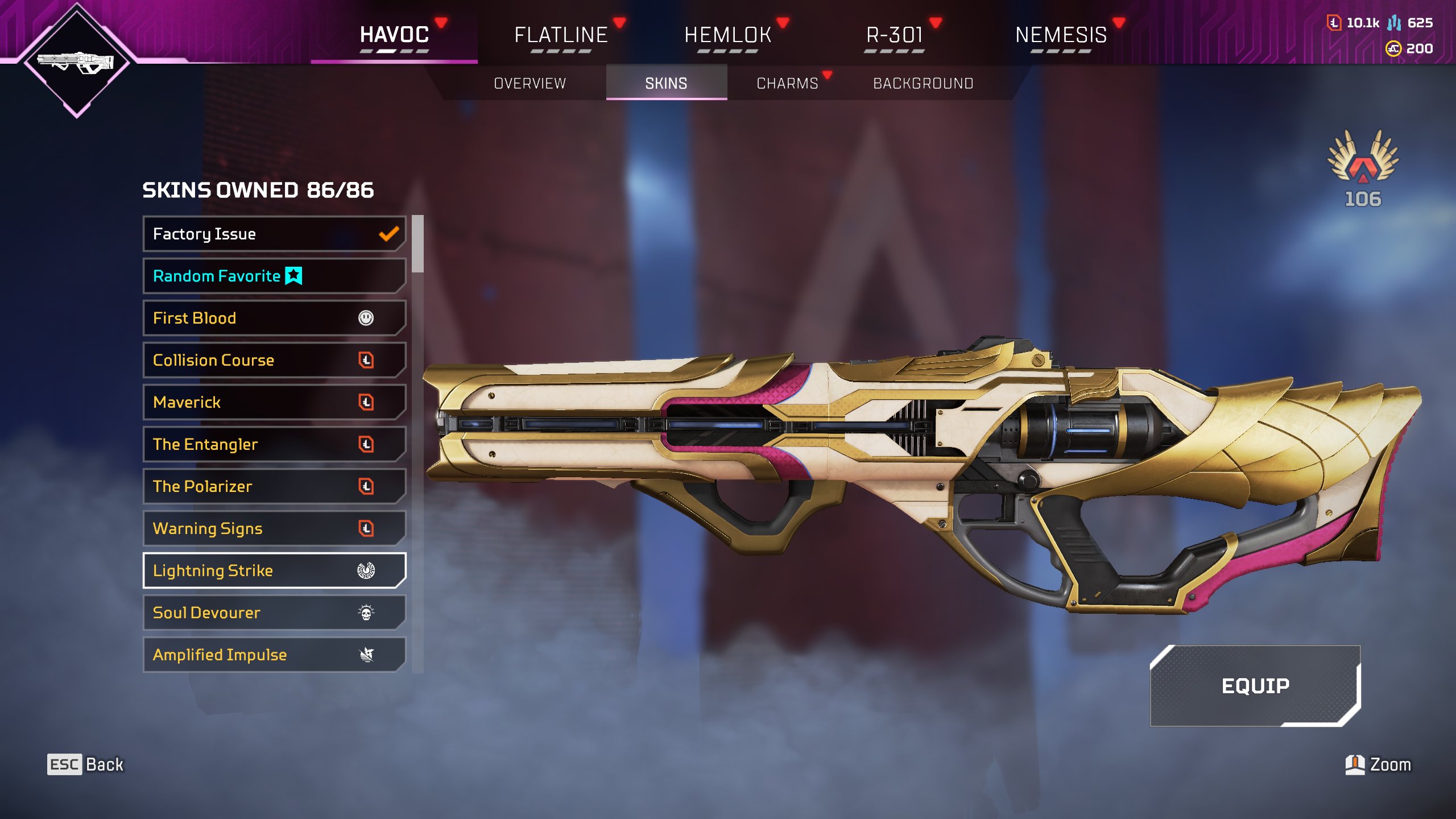Screen dimensions: 1456x819
Task: Select the Factory Issue skin
Action: (x=274, y=234)
